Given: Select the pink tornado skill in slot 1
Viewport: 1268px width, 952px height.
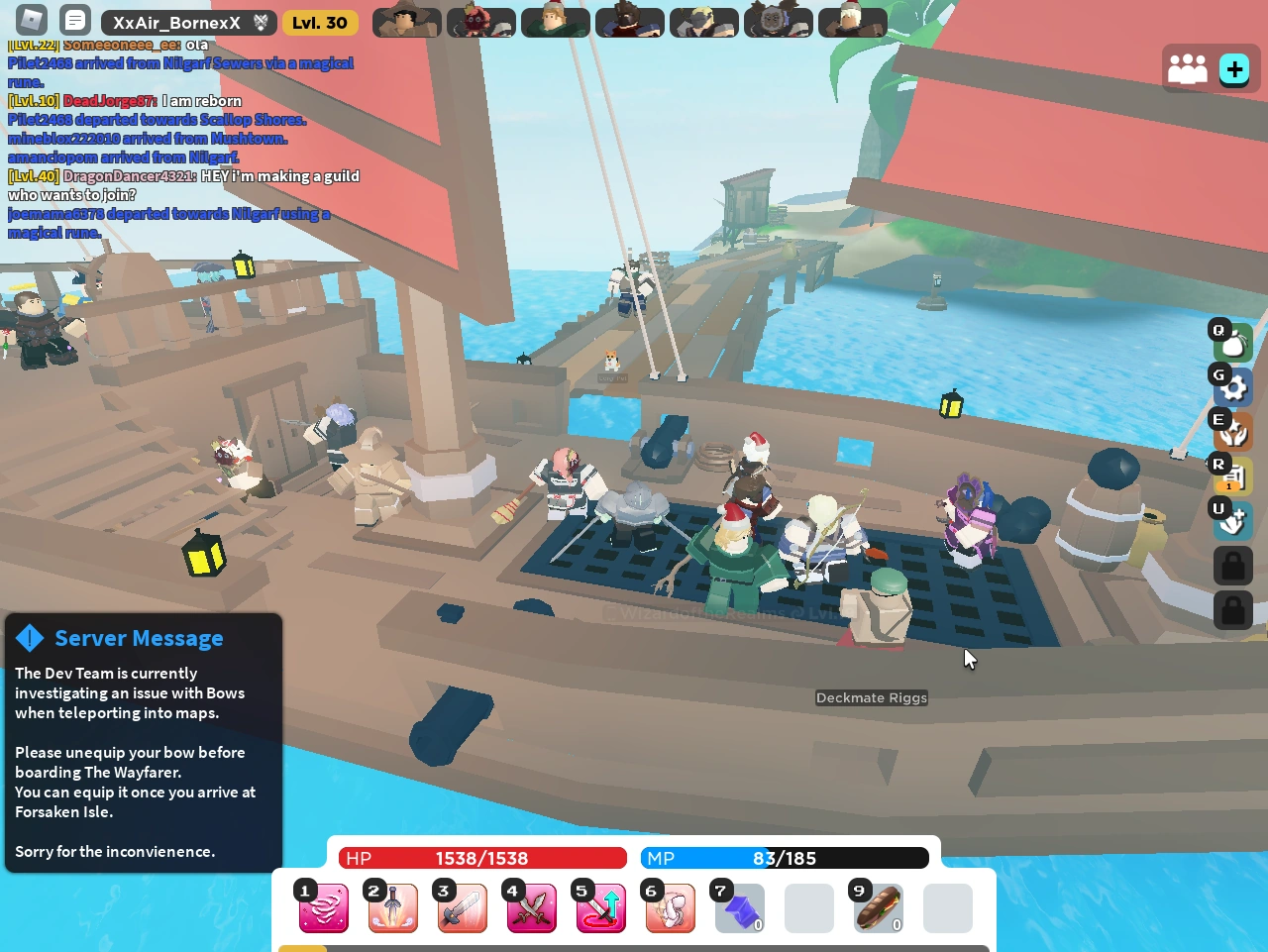Looking at the screenshot, I should tap(323, 908).
